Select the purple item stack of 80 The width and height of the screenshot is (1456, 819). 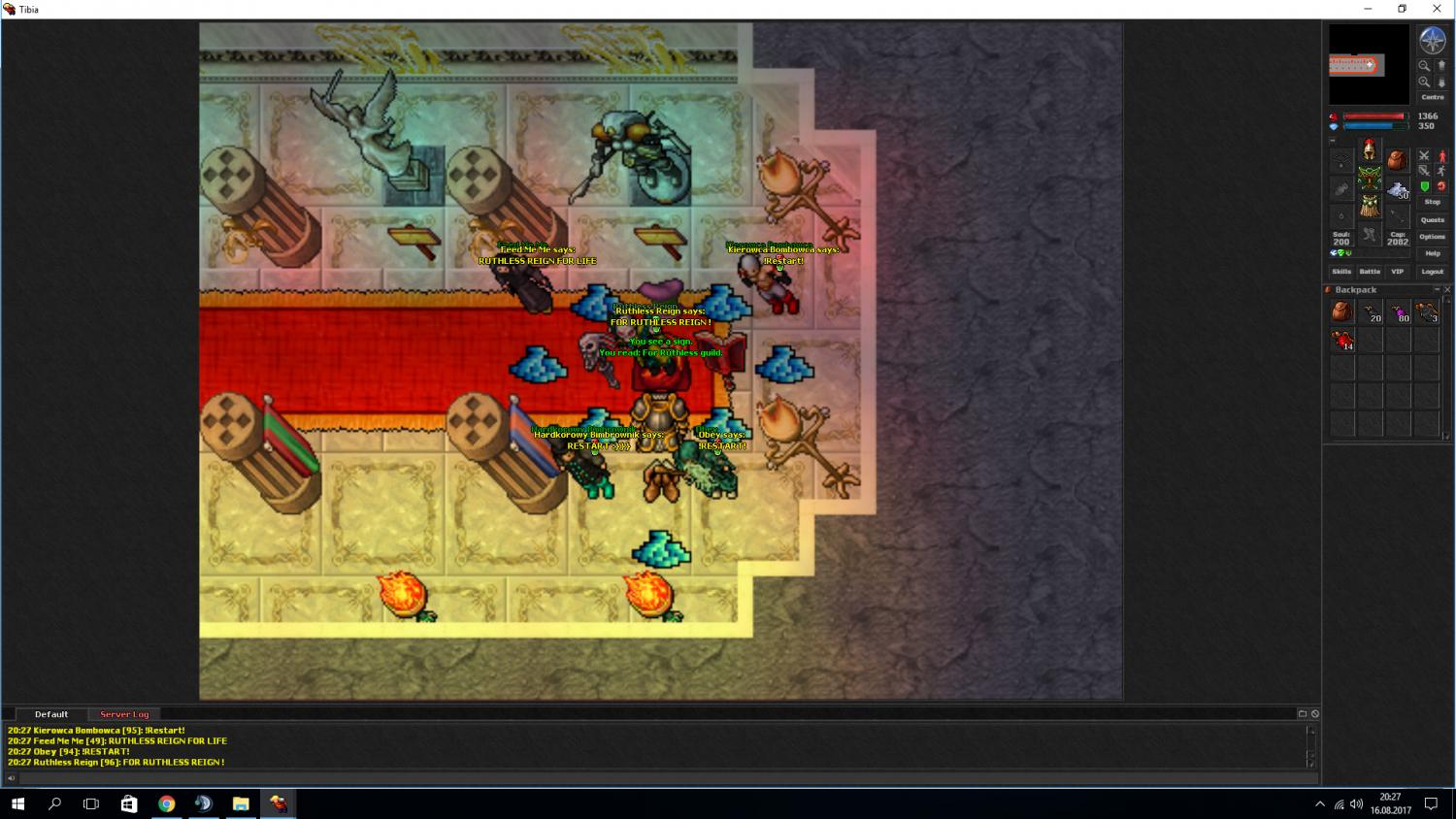[1399, 312]
